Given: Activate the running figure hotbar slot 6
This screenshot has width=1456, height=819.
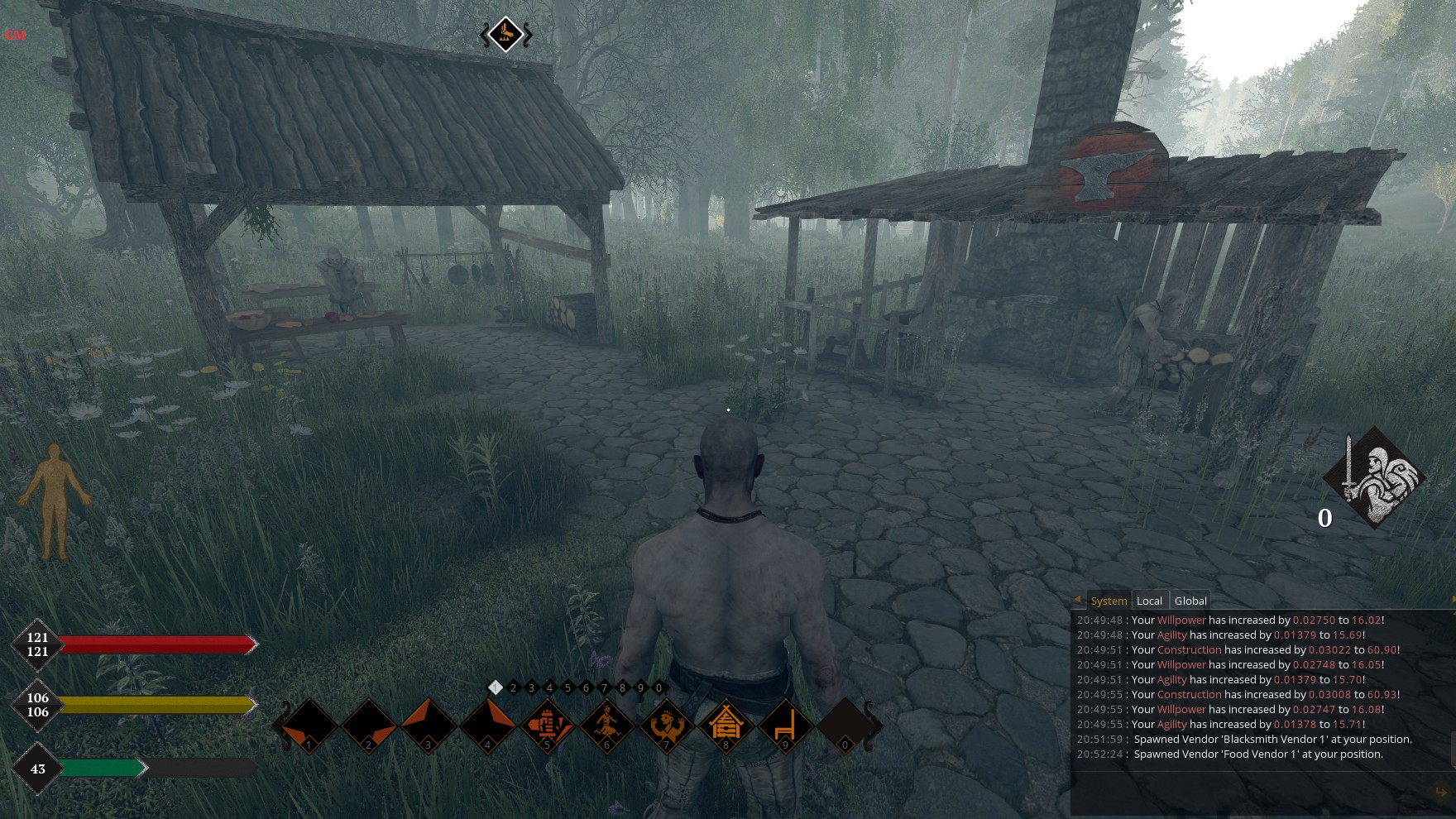Looking at the screenshot, I should 606,726.
